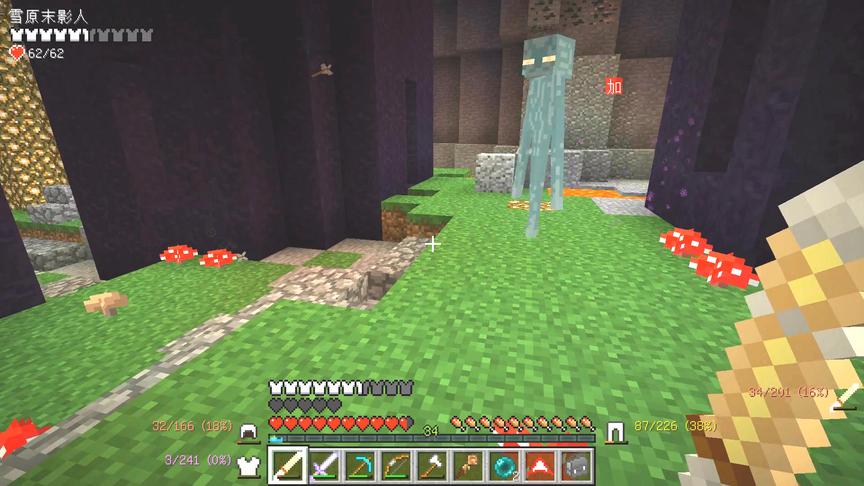Select the wooden staff hotbar slot
The image size is (864, 486).
tap(468, 465)
